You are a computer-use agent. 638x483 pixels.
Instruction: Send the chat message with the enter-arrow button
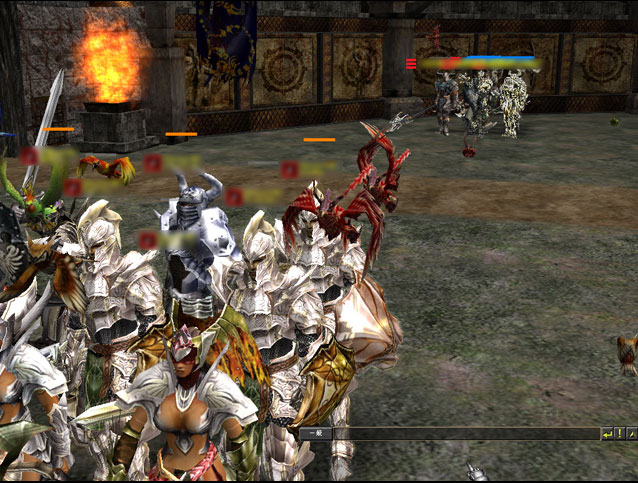[607, 434]
